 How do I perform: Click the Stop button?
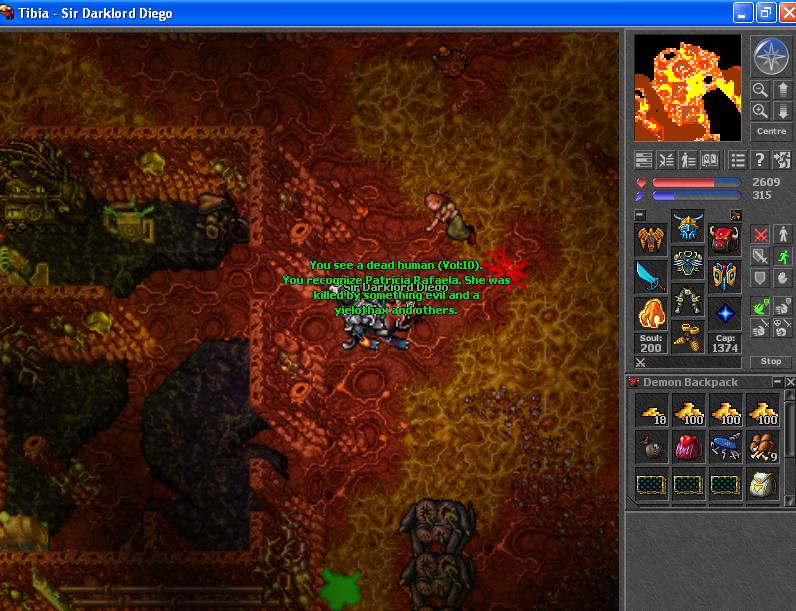point(771,361)
